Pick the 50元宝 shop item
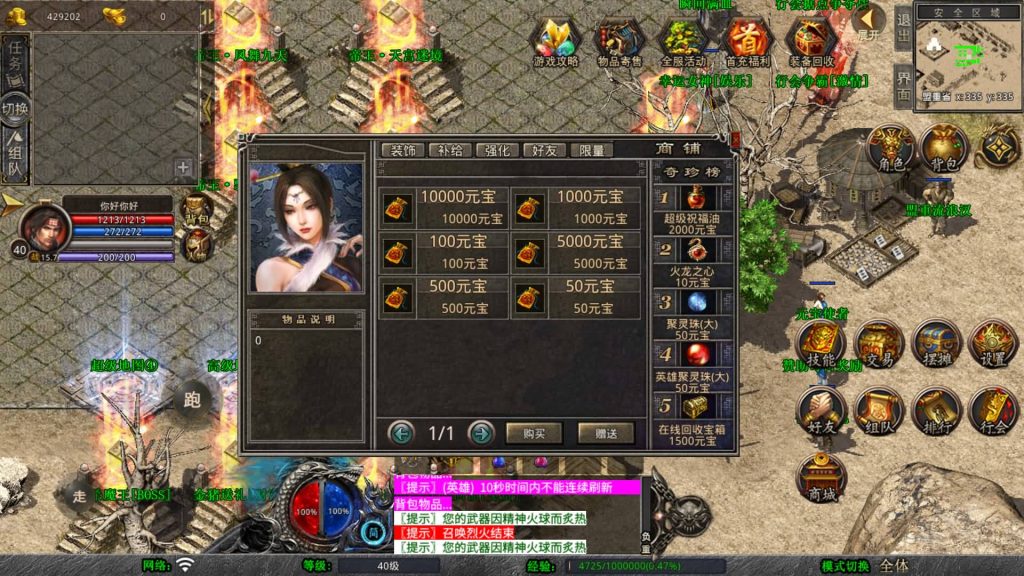The height and width of the screenshot is (576, 1024). 576,297
